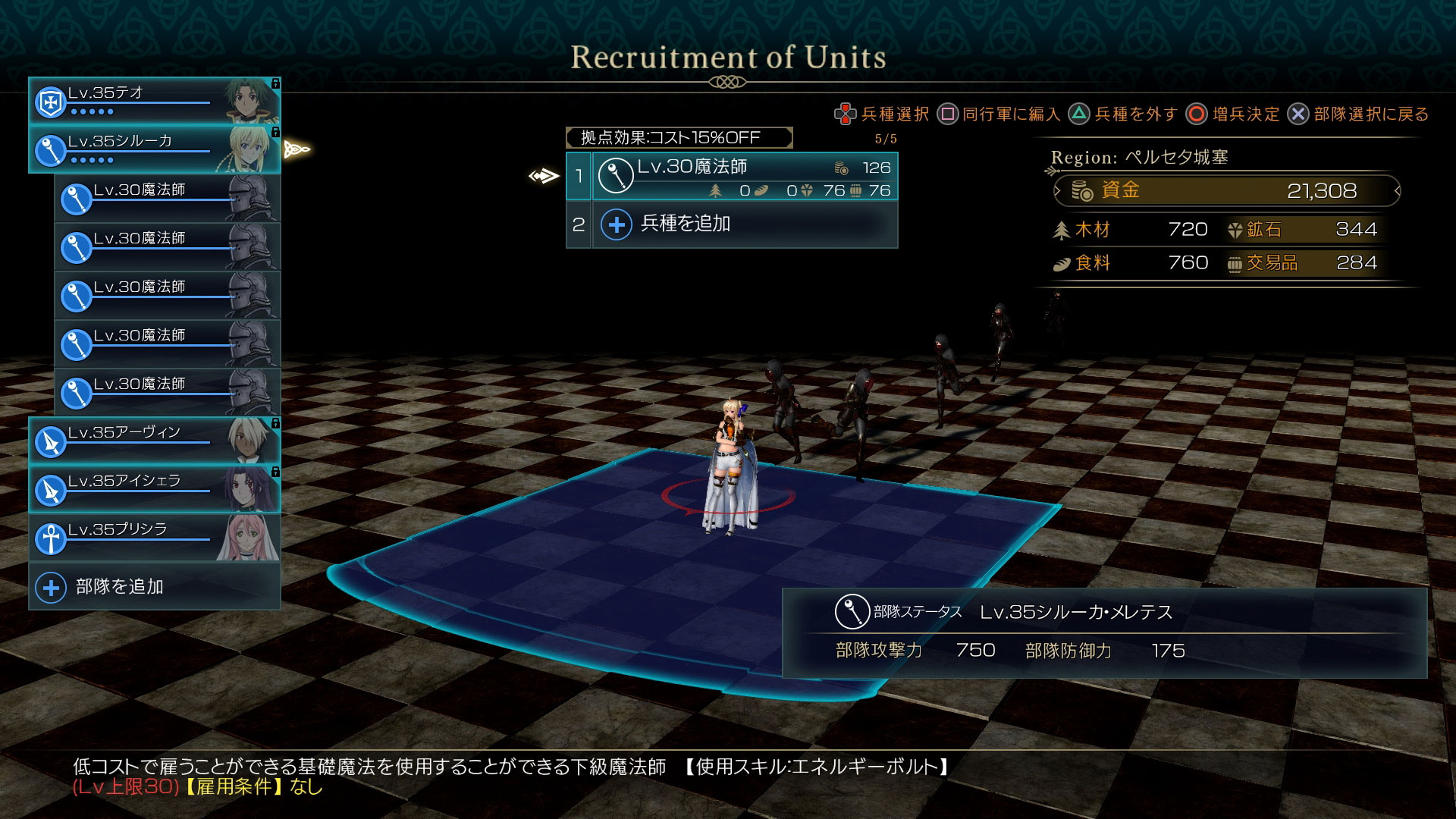Add a troop type via 兵種を追加
The height and width of the screenshot is (819, 1456).
732,224
